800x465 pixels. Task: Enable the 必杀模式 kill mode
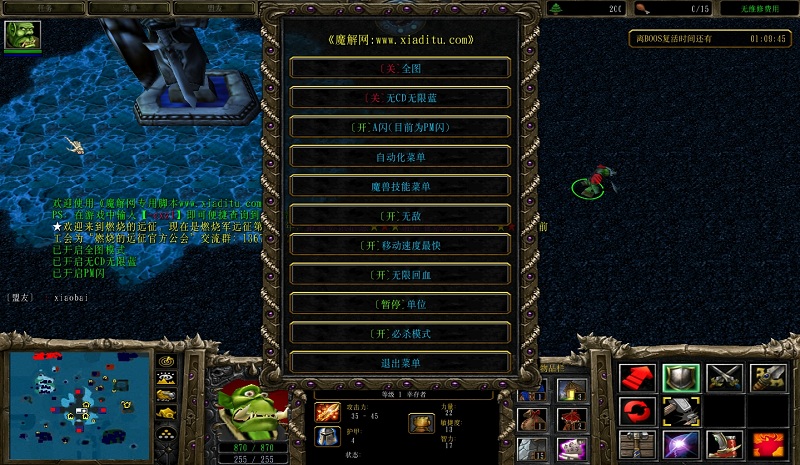click(x=400, y=333)
